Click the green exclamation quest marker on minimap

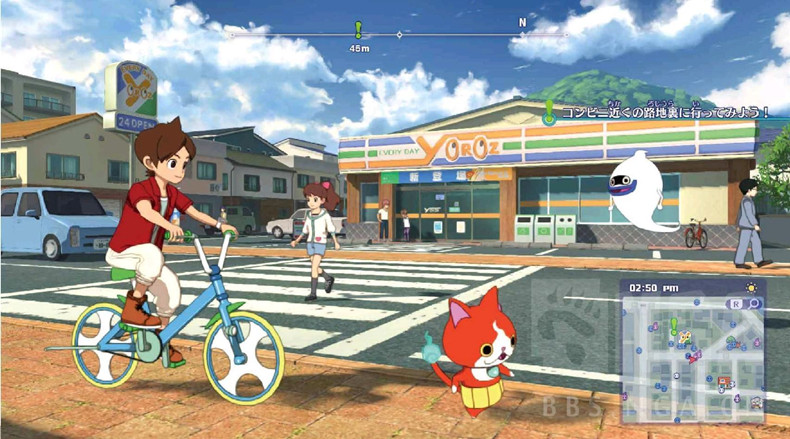pyautogui.click(x=674, y=325)
